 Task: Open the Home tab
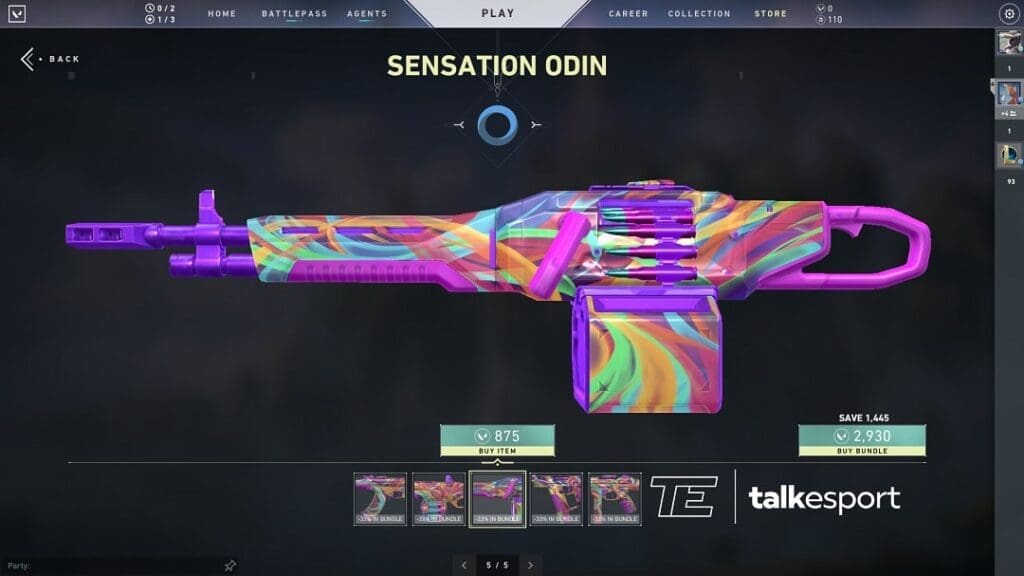(x=222, y=14)
